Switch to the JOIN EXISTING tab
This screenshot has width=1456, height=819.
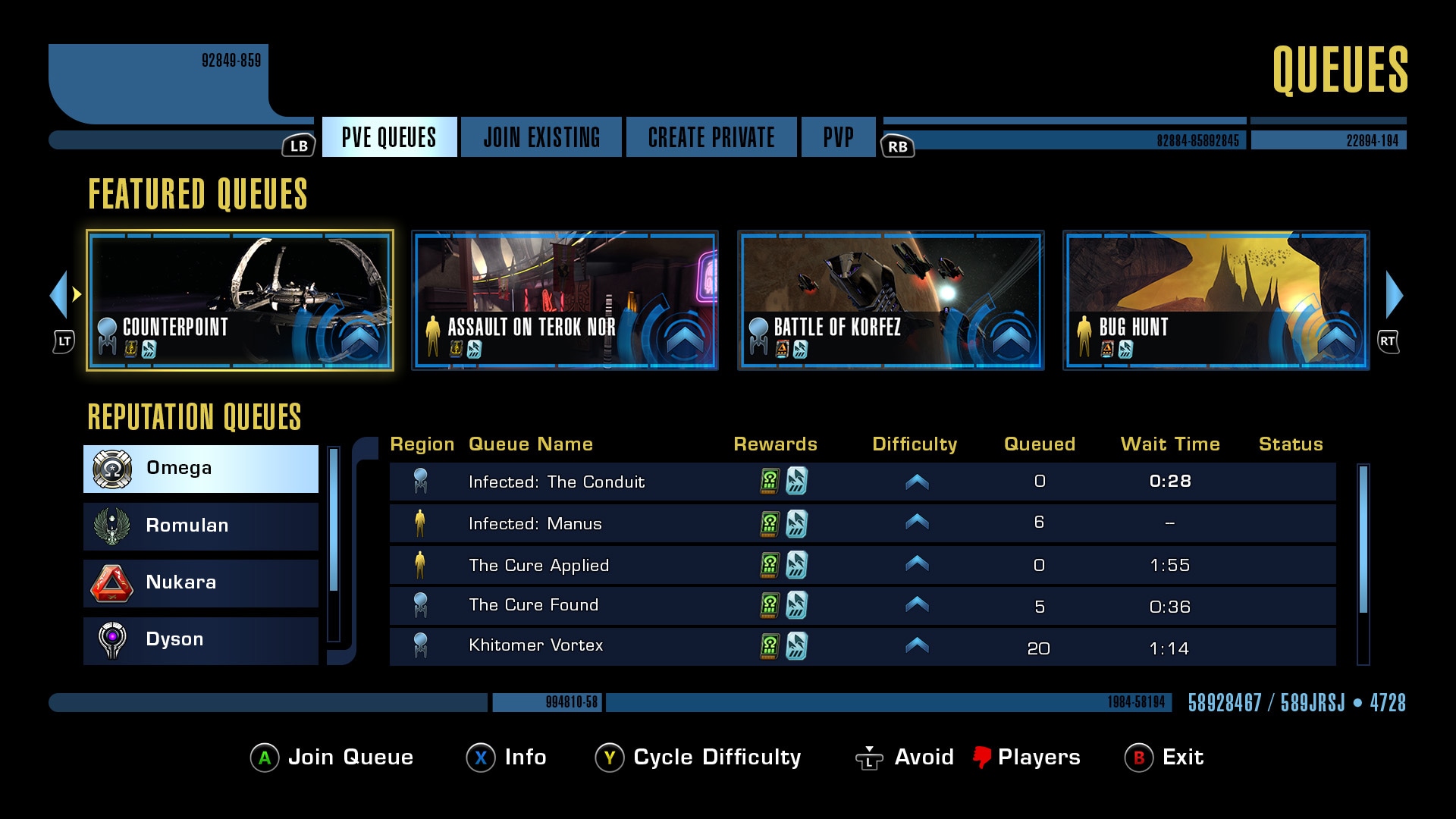[x=541, y=137]
